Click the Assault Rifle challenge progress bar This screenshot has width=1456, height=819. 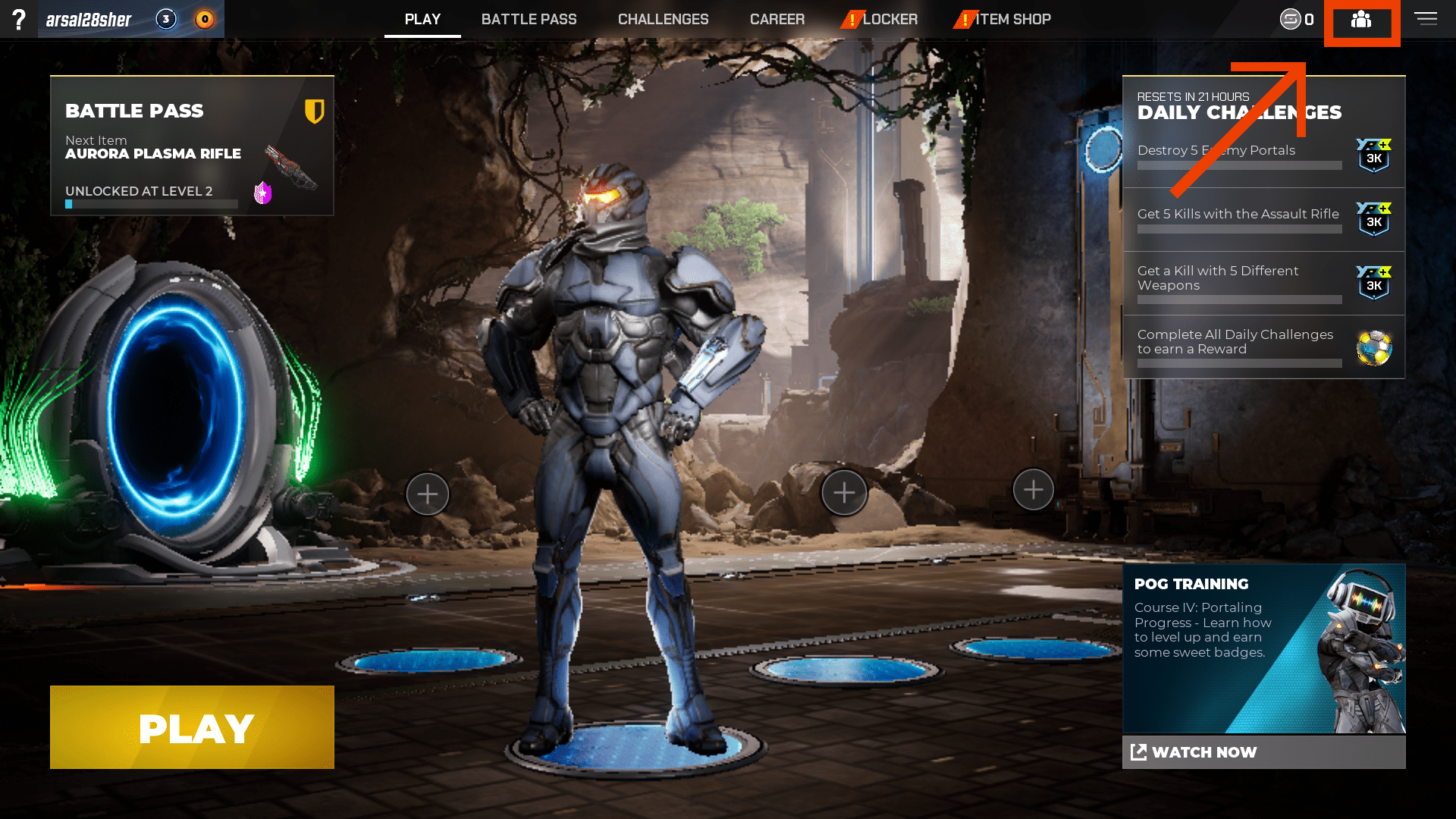1238,230
